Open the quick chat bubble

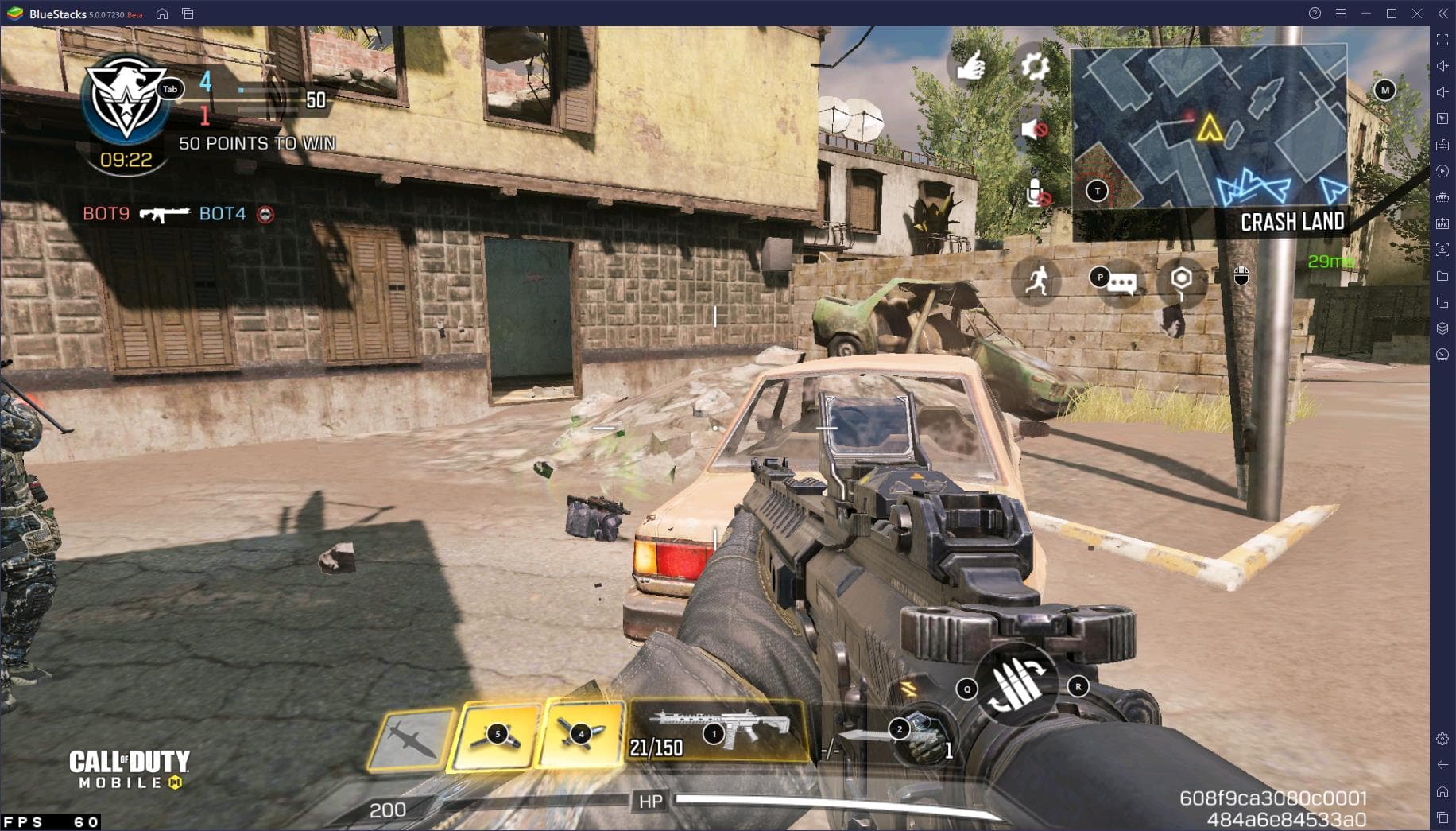point(1121,282)
